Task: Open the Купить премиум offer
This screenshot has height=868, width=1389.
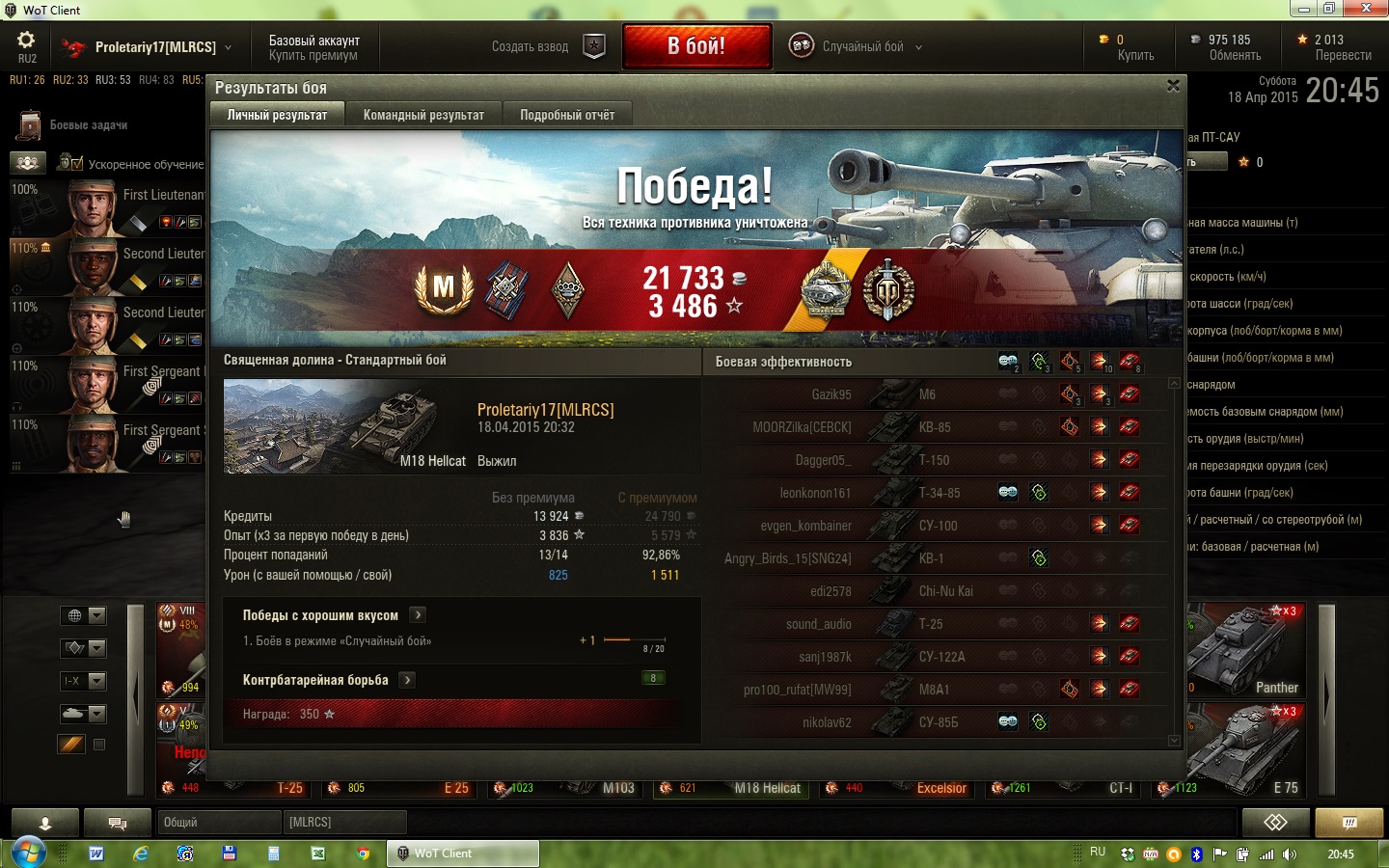Action: pos(313,56)
